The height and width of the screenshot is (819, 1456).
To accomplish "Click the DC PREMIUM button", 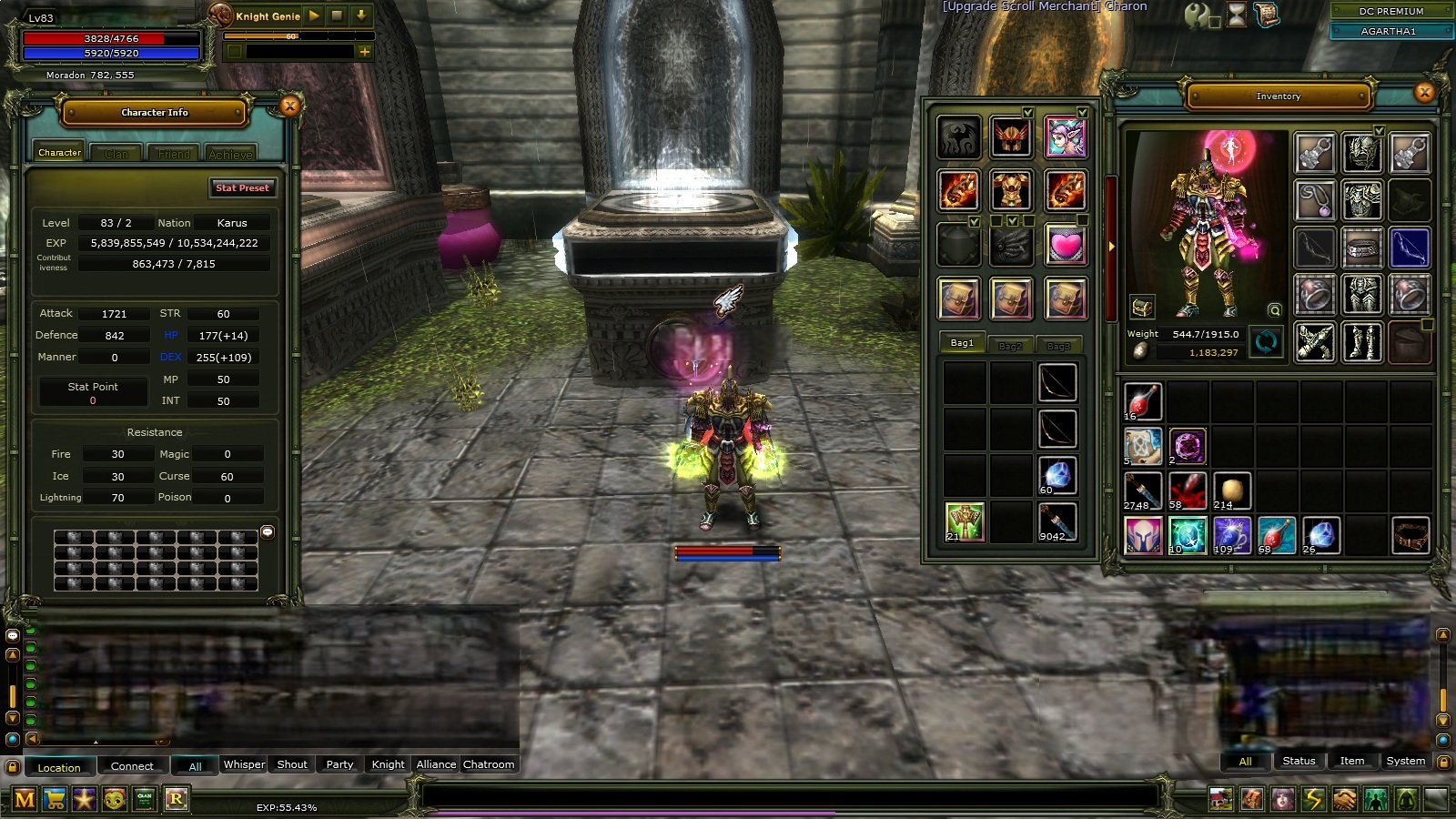I will click(1390, 11).
